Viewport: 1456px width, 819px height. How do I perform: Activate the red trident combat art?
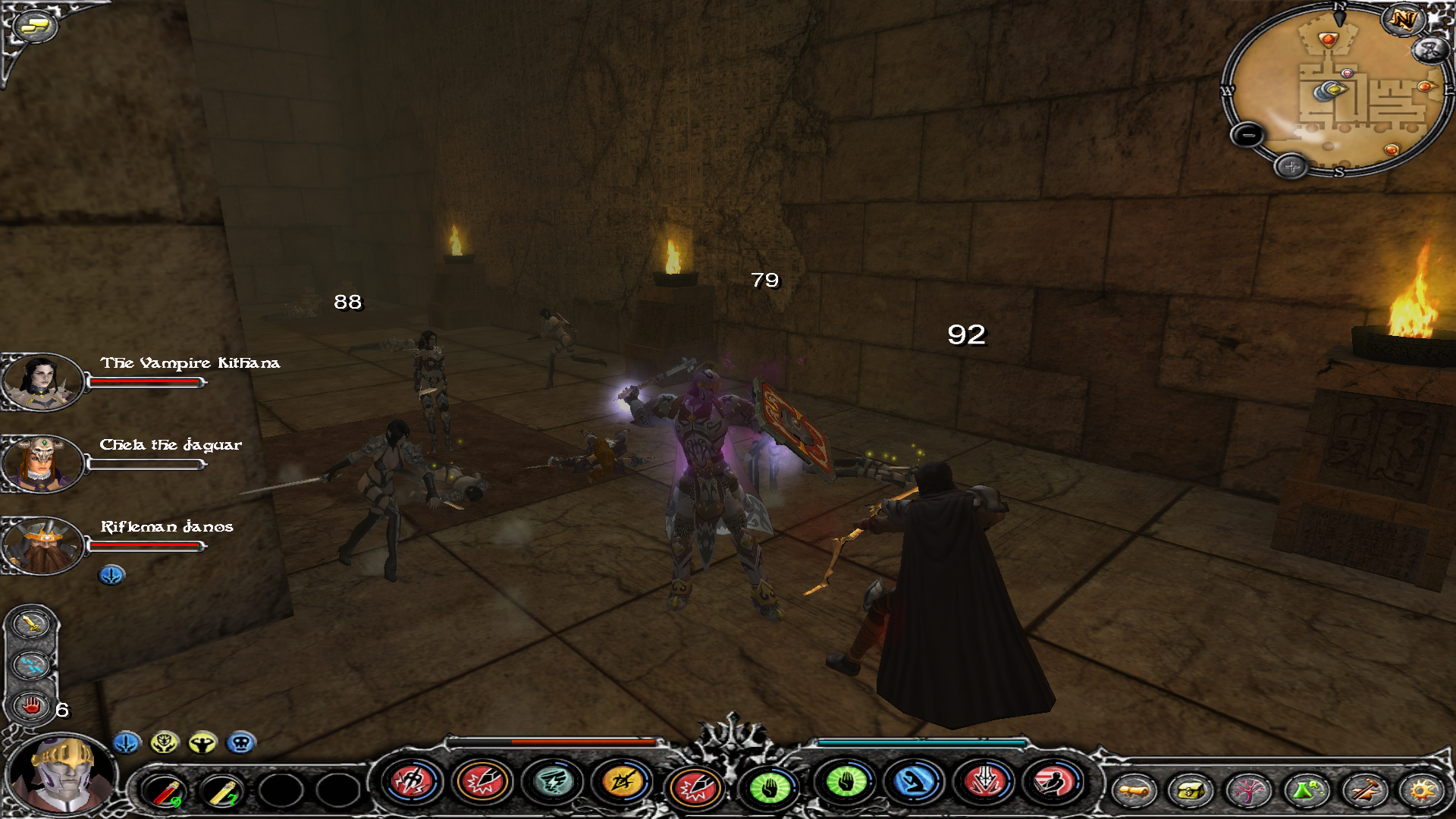click(x=411, y=782)
